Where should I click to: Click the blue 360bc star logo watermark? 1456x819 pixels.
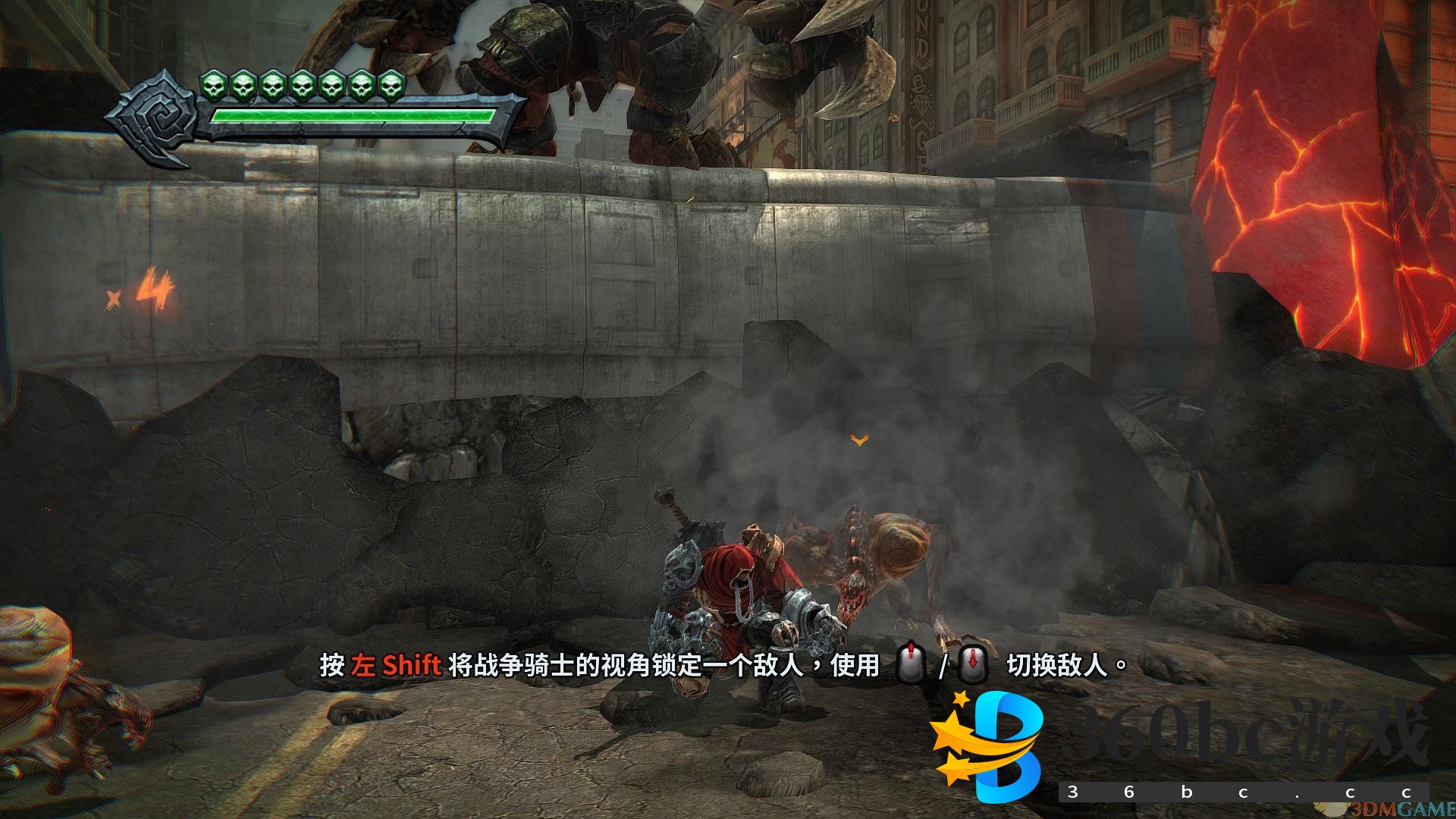point(988,745)
